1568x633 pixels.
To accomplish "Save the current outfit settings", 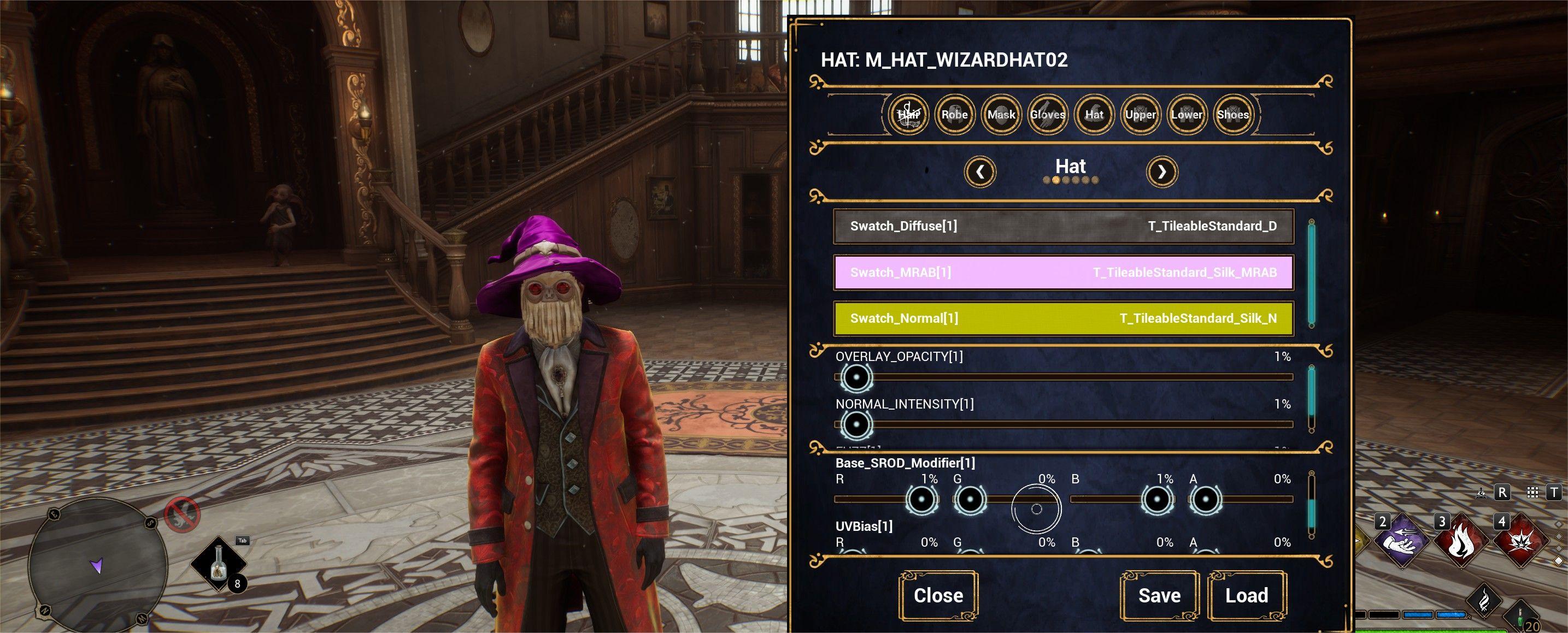I will [x=1159, y=595].
